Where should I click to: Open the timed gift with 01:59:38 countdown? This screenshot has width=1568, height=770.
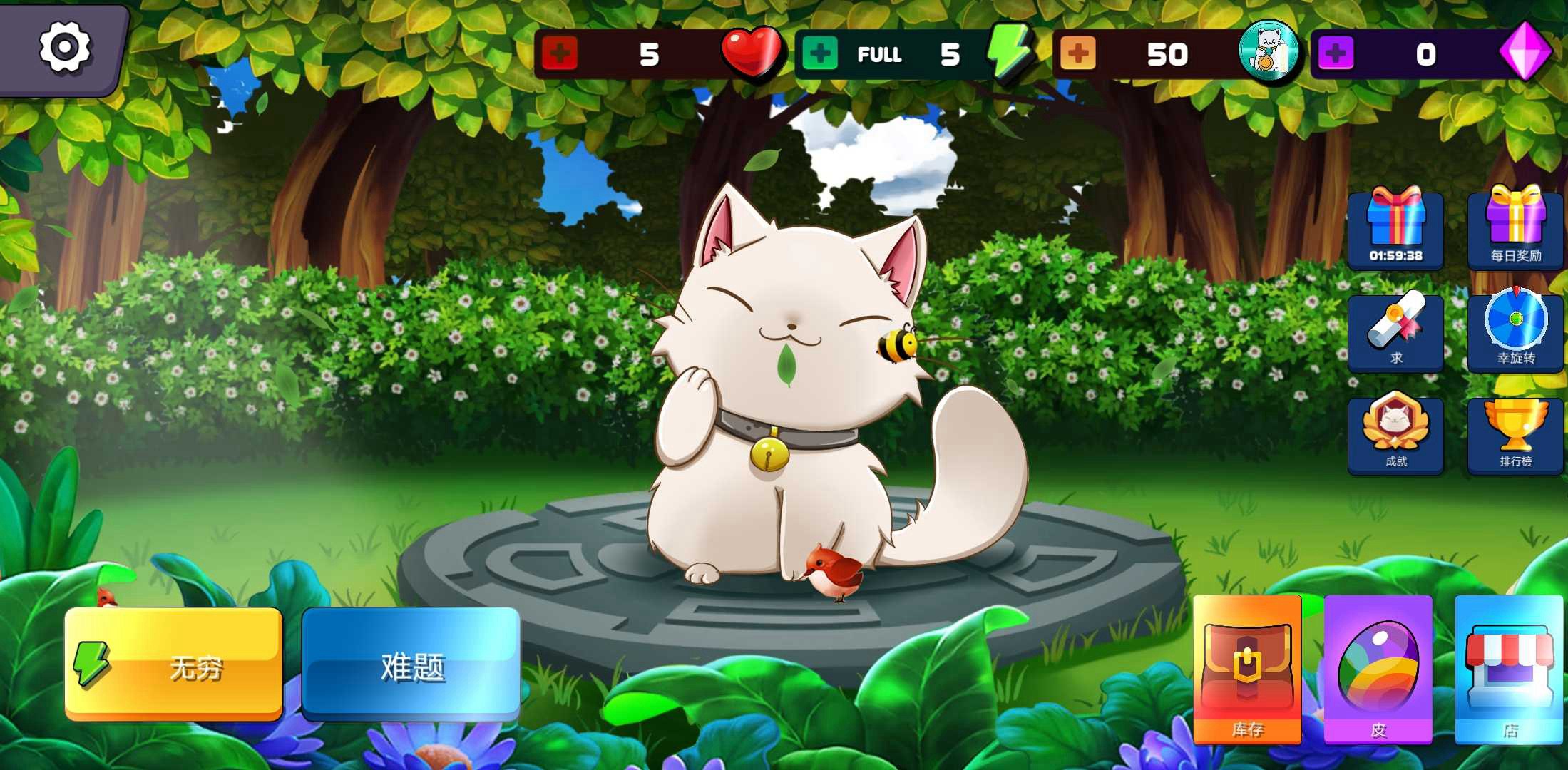(x=1395, y=228)
